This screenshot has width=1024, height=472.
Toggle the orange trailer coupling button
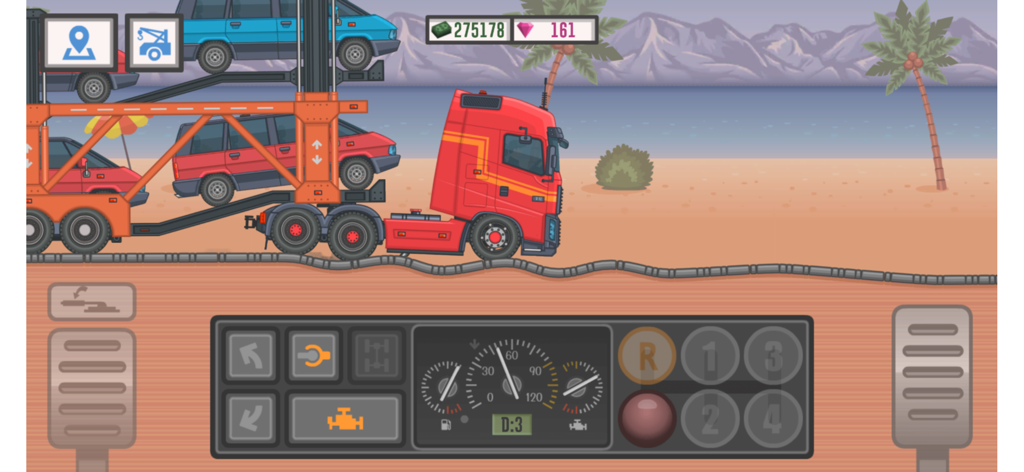(x=314, y=355)
